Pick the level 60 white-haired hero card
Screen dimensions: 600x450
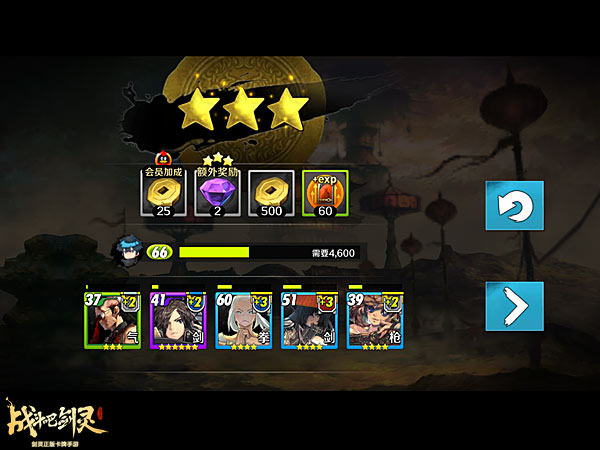pyautogui.click(x=244, y=320)
